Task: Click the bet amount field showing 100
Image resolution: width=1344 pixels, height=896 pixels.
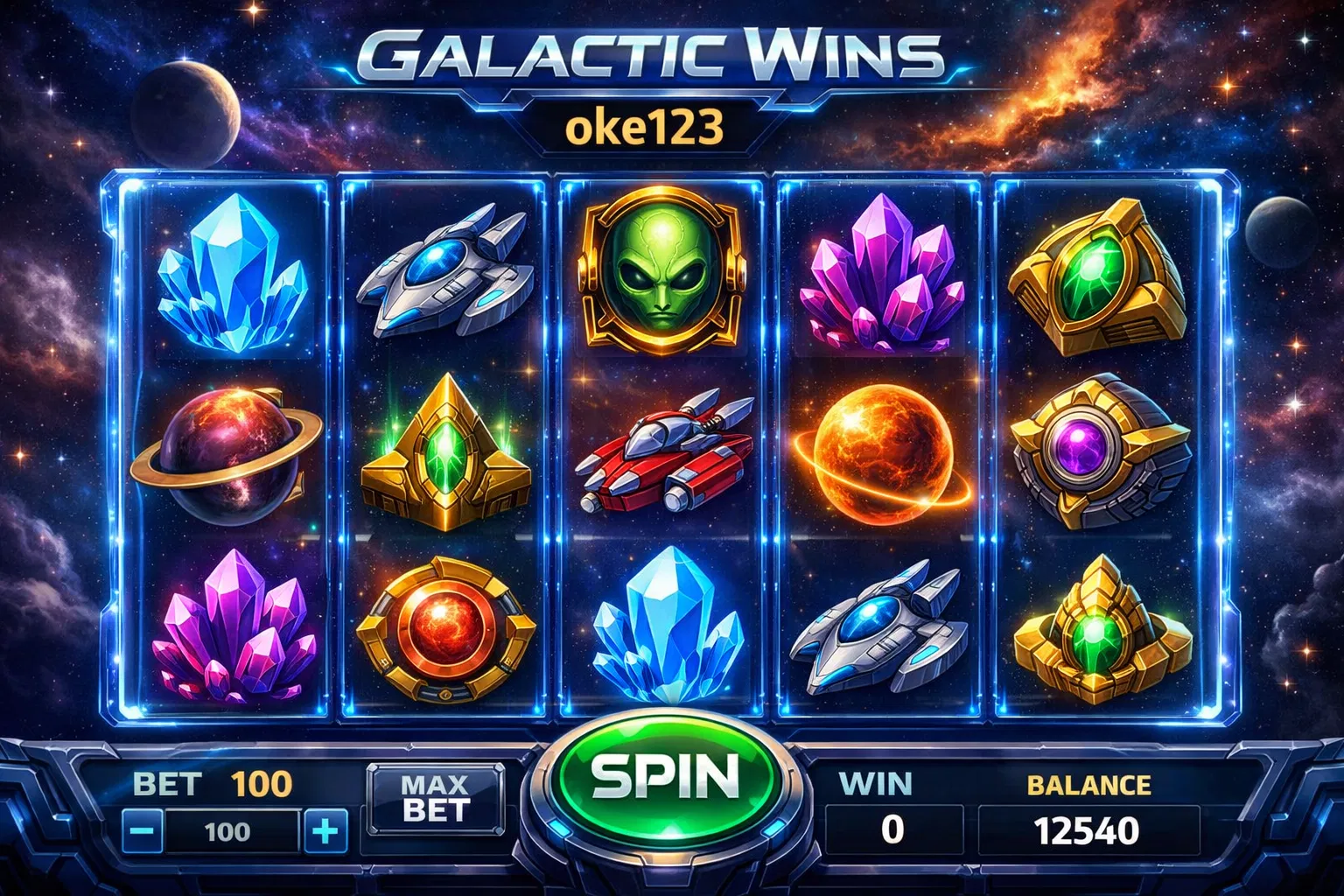Action: [229, 830]
